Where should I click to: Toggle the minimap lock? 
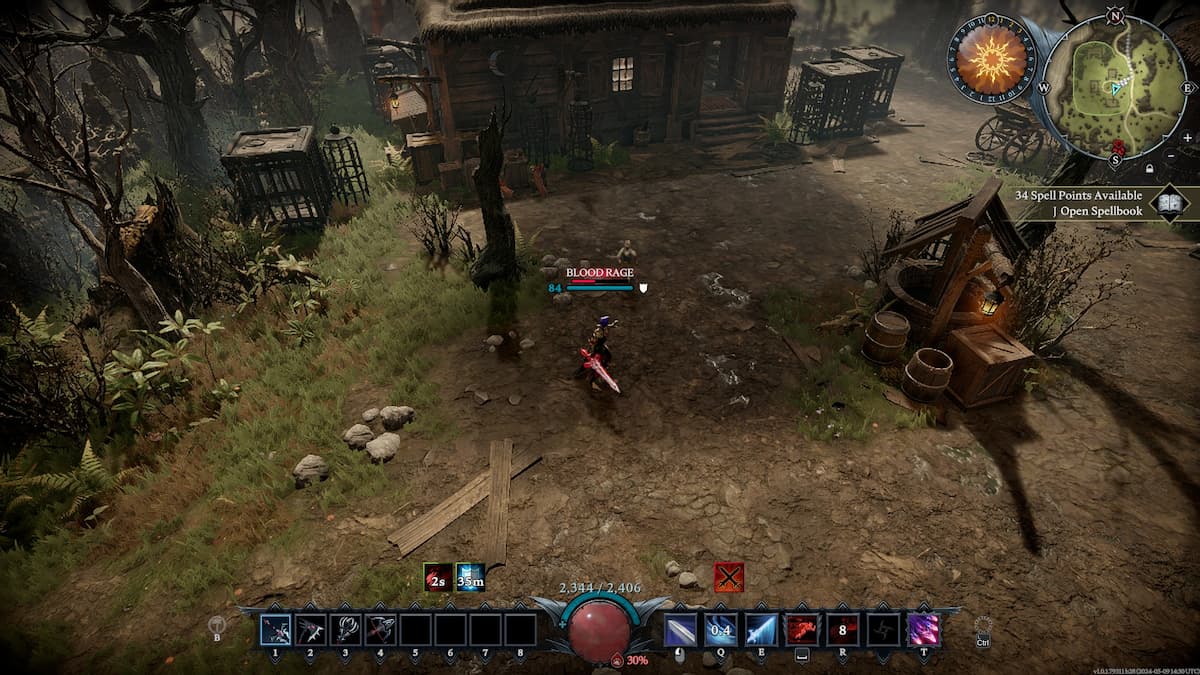point(1149,168)
